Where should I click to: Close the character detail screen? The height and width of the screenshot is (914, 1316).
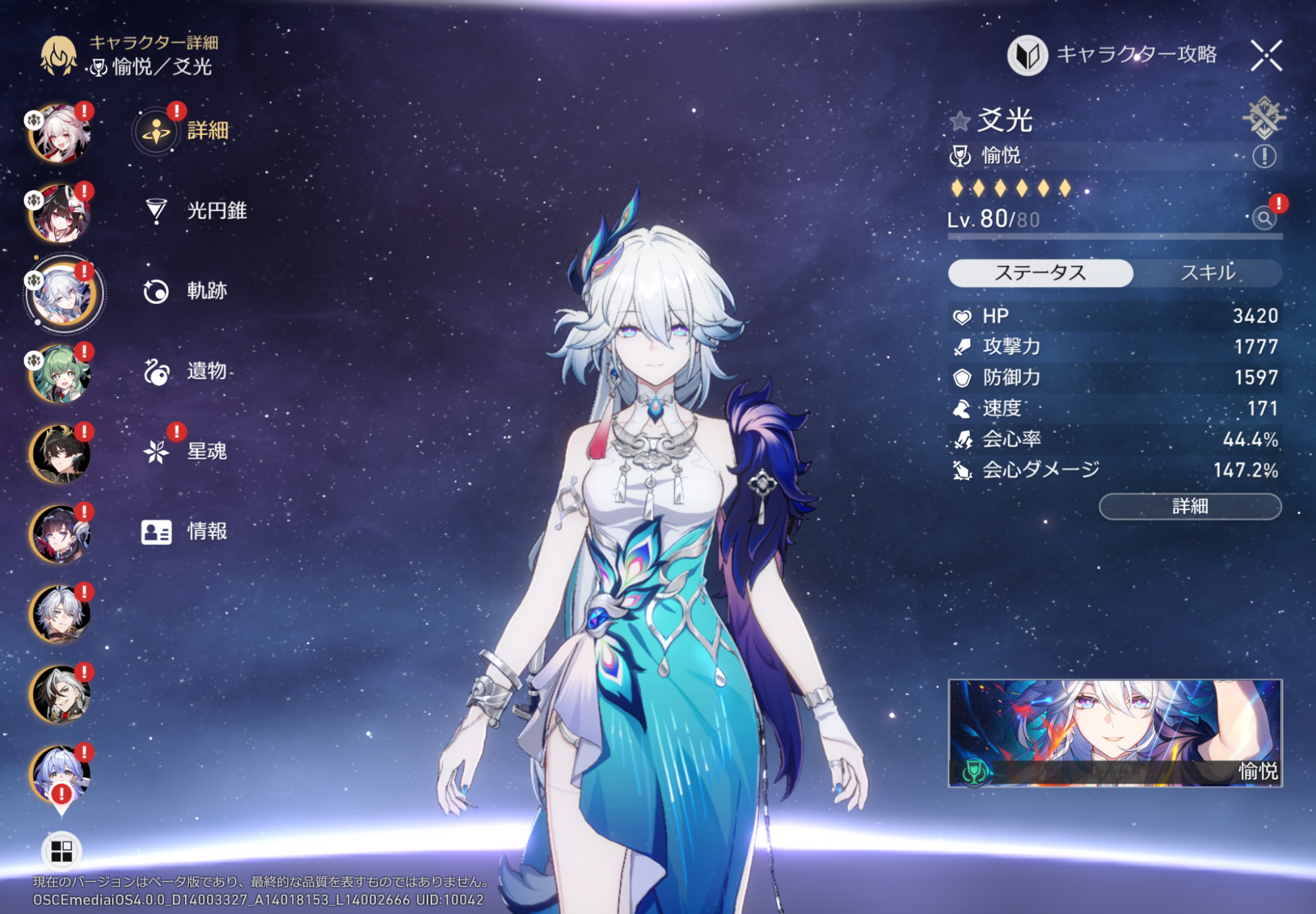[x=1265, y=55]
